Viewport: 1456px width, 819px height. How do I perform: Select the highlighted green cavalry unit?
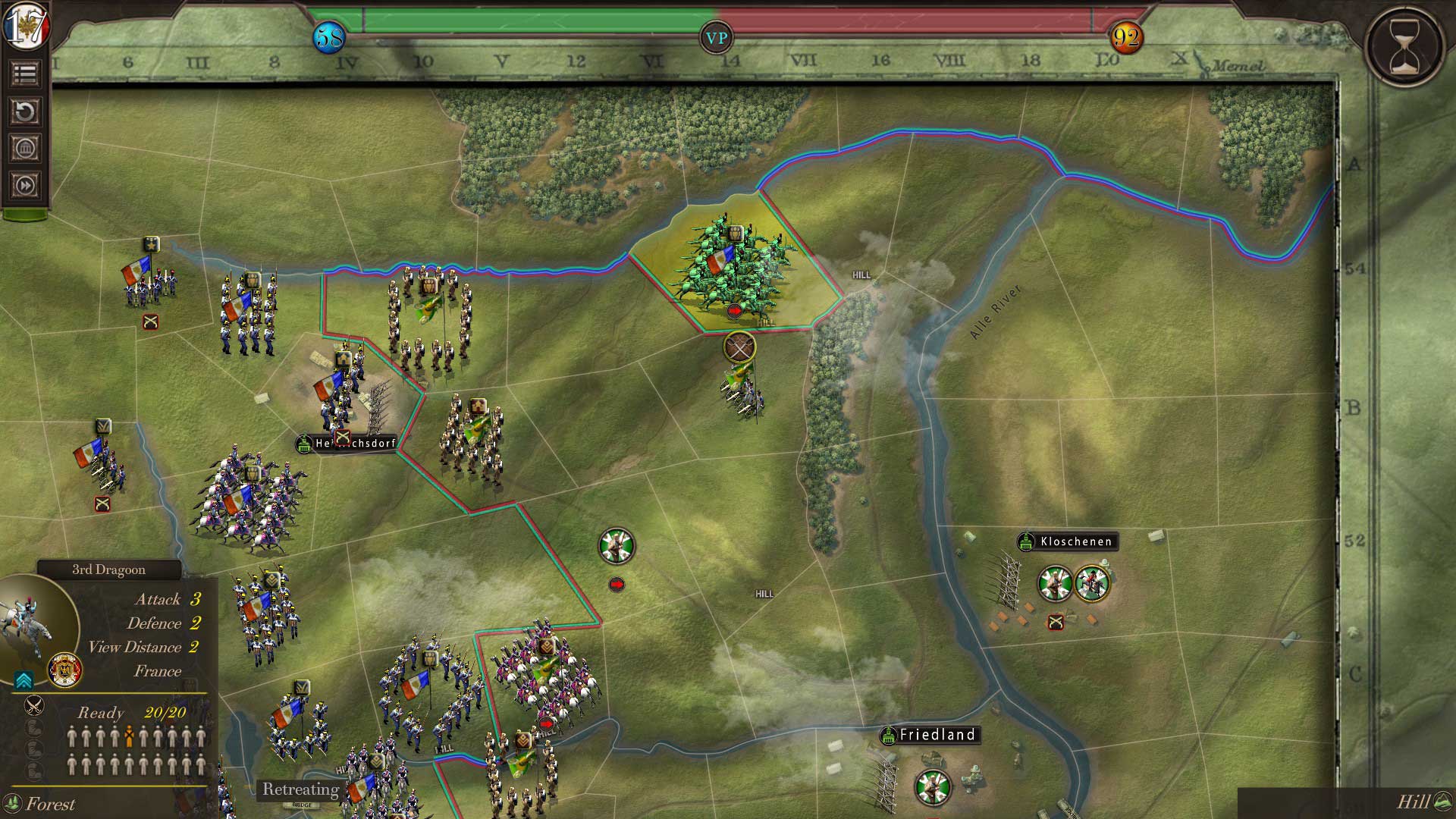(732, 265)
